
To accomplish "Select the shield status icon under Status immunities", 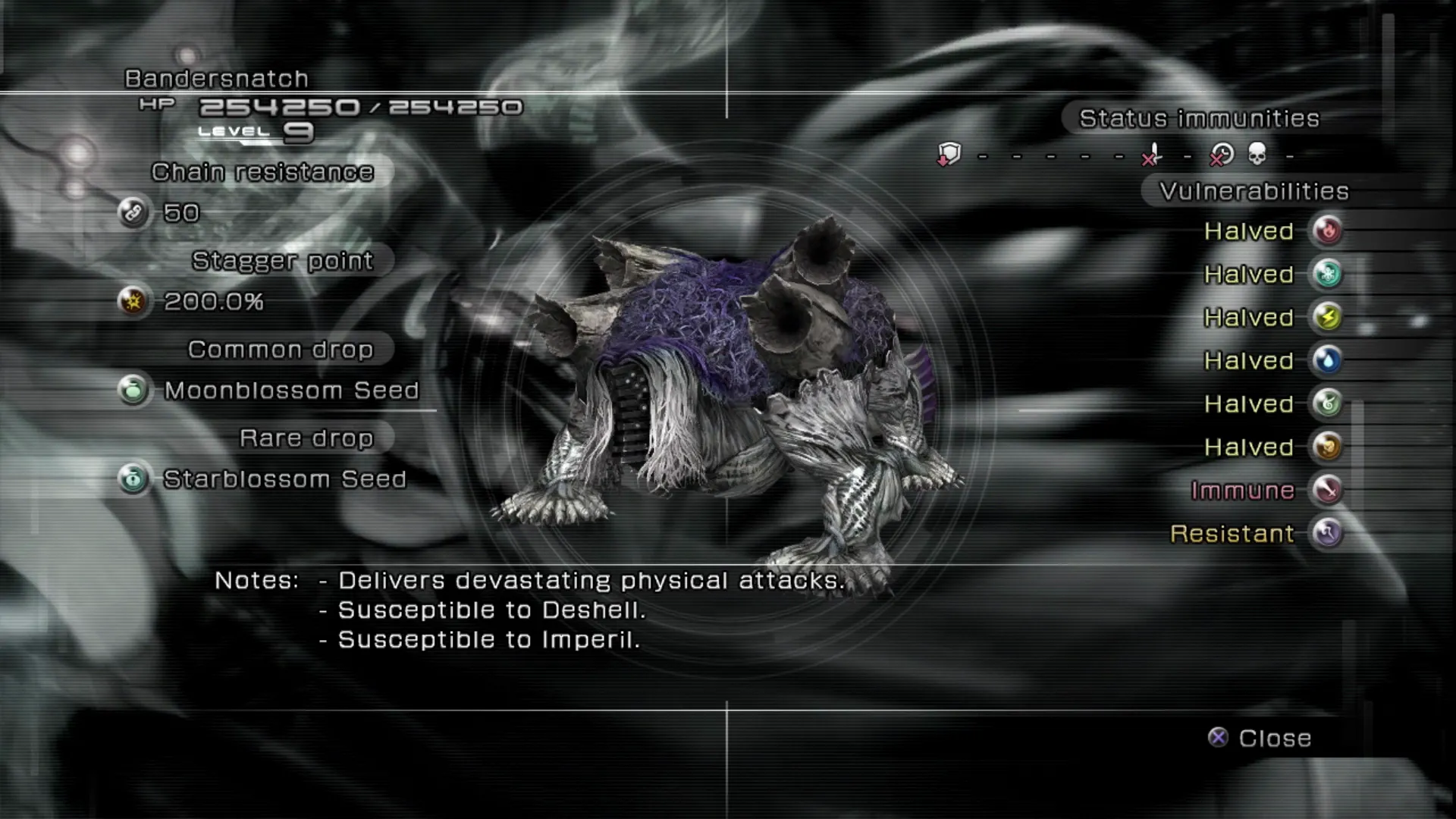I will pos(949,155).
